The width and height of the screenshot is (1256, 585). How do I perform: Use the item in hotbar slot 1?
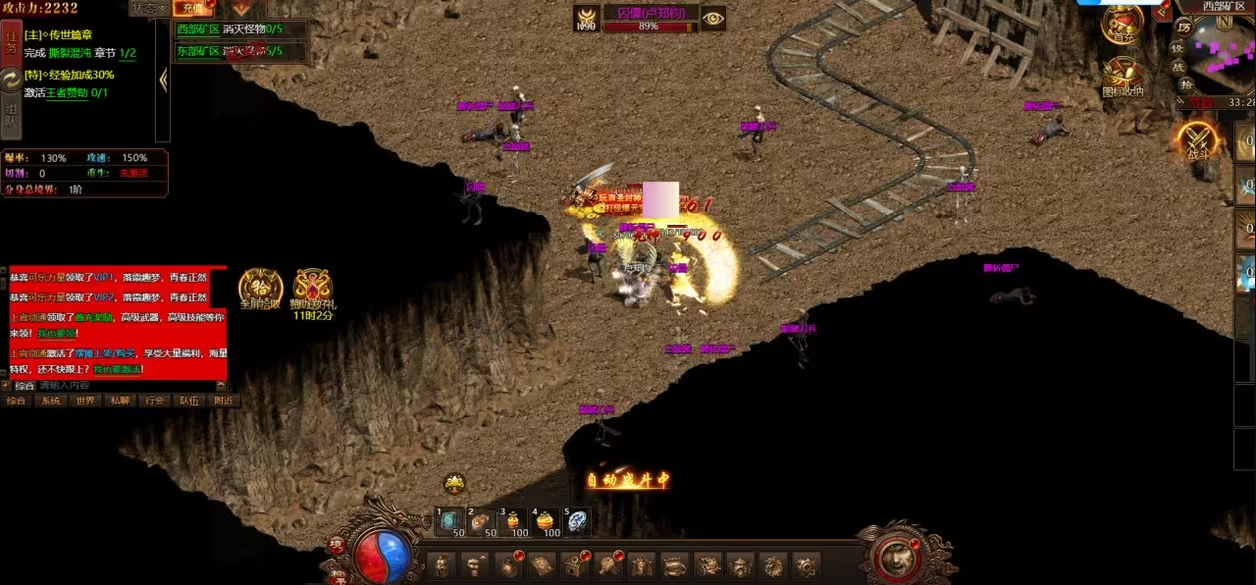450,521
